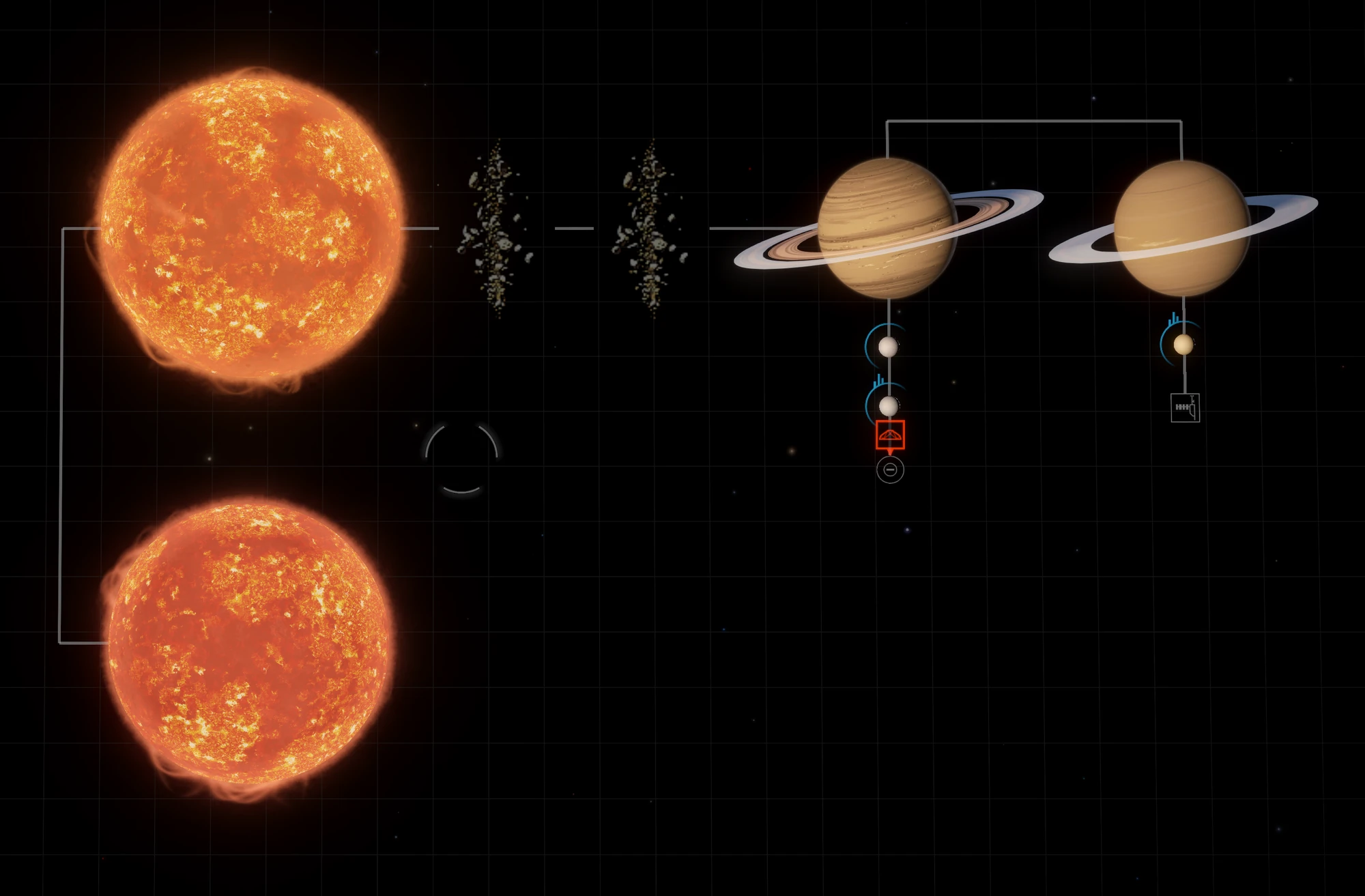This screenshot has height=896, width=1365.
Task: Select the lower white moon on the orbit line
Action: click(889, 405)
